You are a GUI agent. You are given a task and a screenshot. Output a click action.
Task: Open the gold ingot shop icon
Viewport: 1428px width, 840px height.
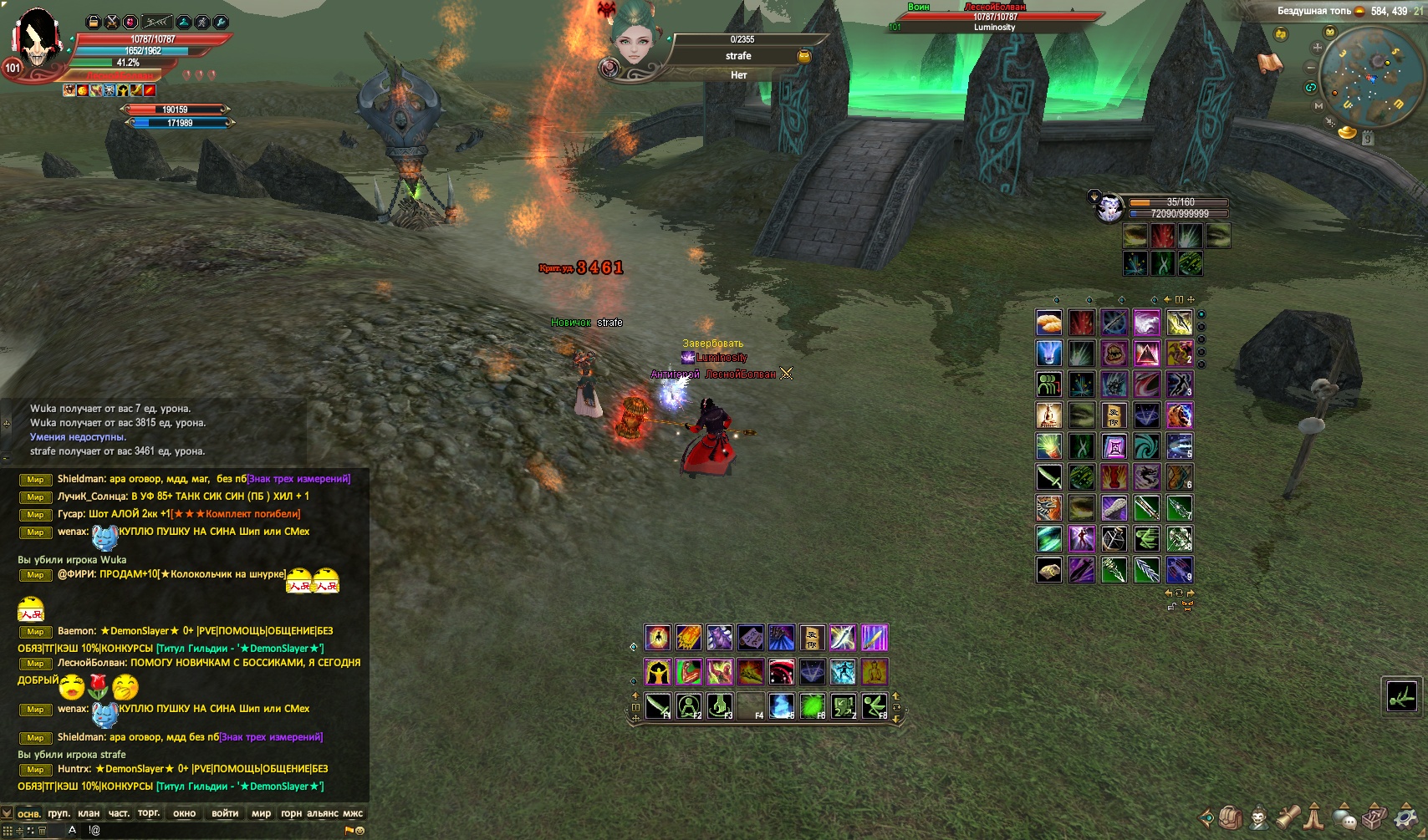click(x=1347, y=132)
